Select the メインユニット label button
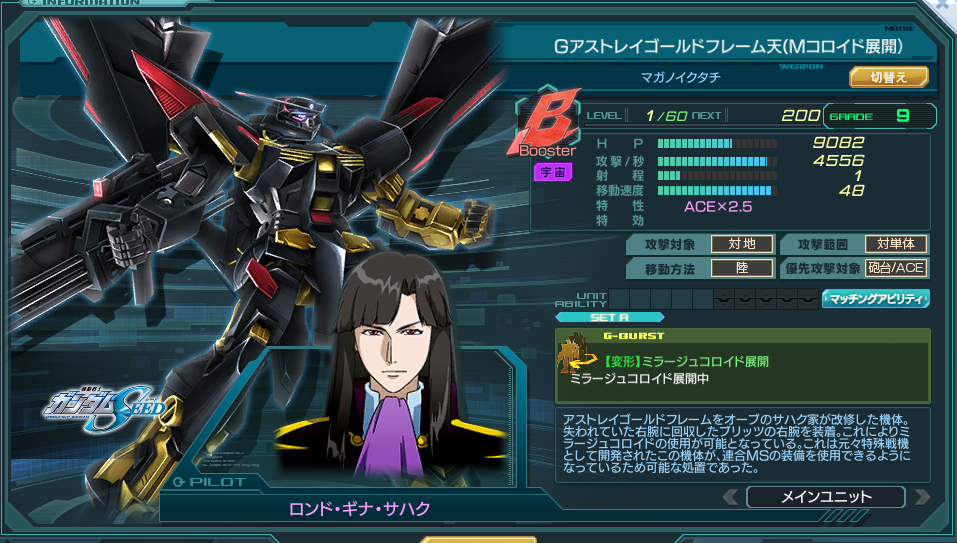The height and width of the screenshot is (543, 957). click(x=825, y=497)
